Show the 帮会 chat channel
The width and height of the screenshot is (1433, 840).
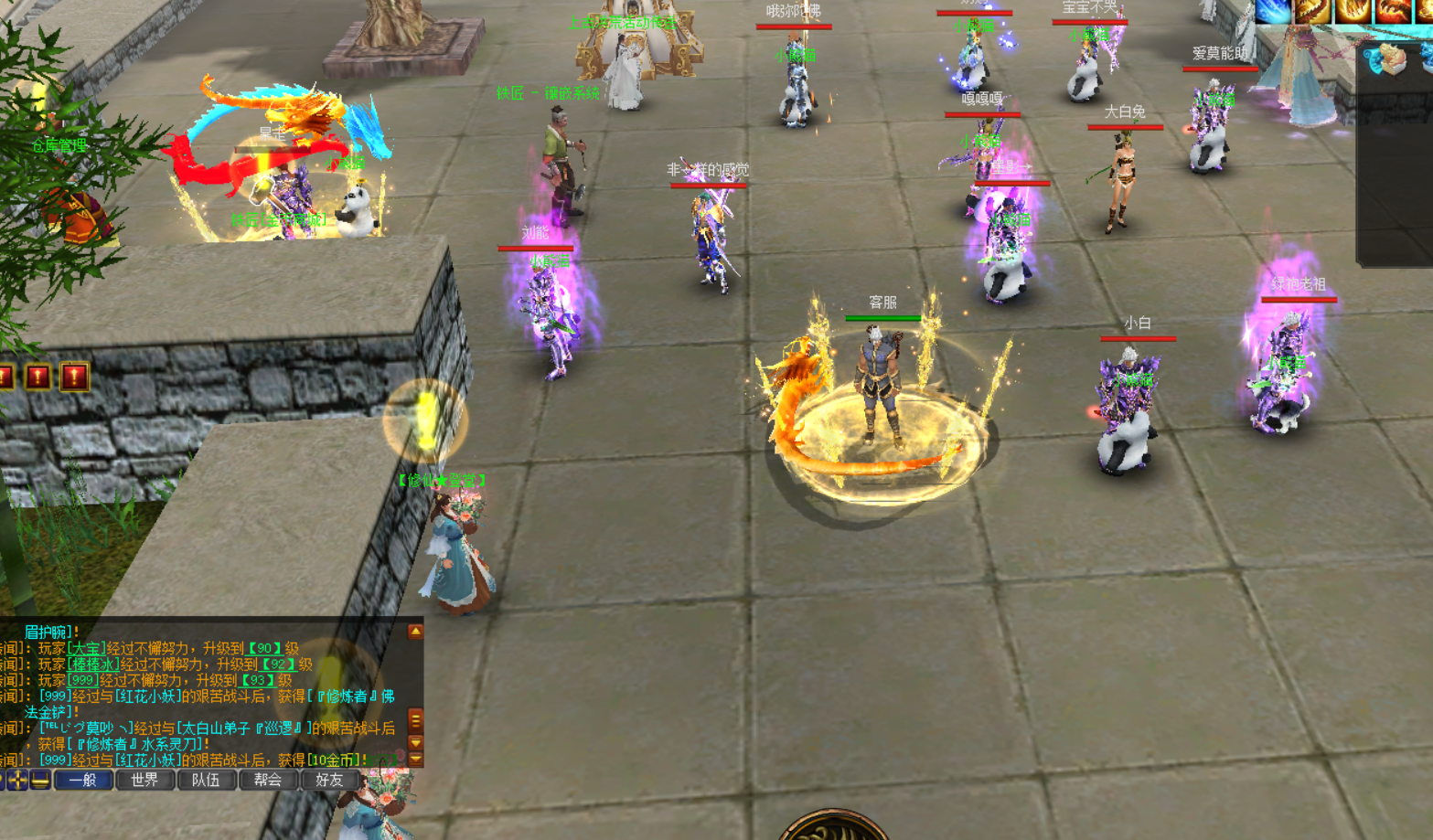[x=268, y=780]
